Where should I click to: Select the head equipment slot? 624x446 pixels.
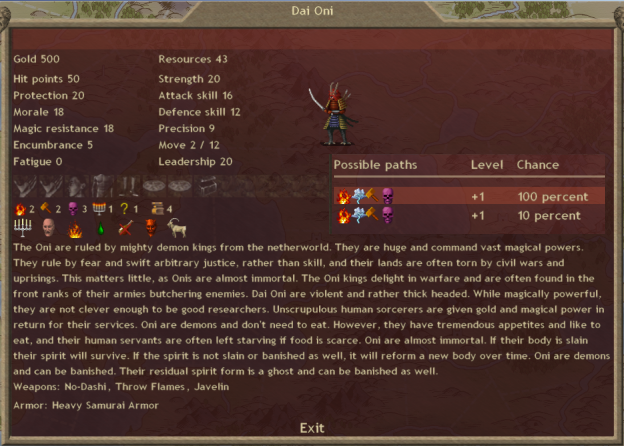click(x=78, y=185)
